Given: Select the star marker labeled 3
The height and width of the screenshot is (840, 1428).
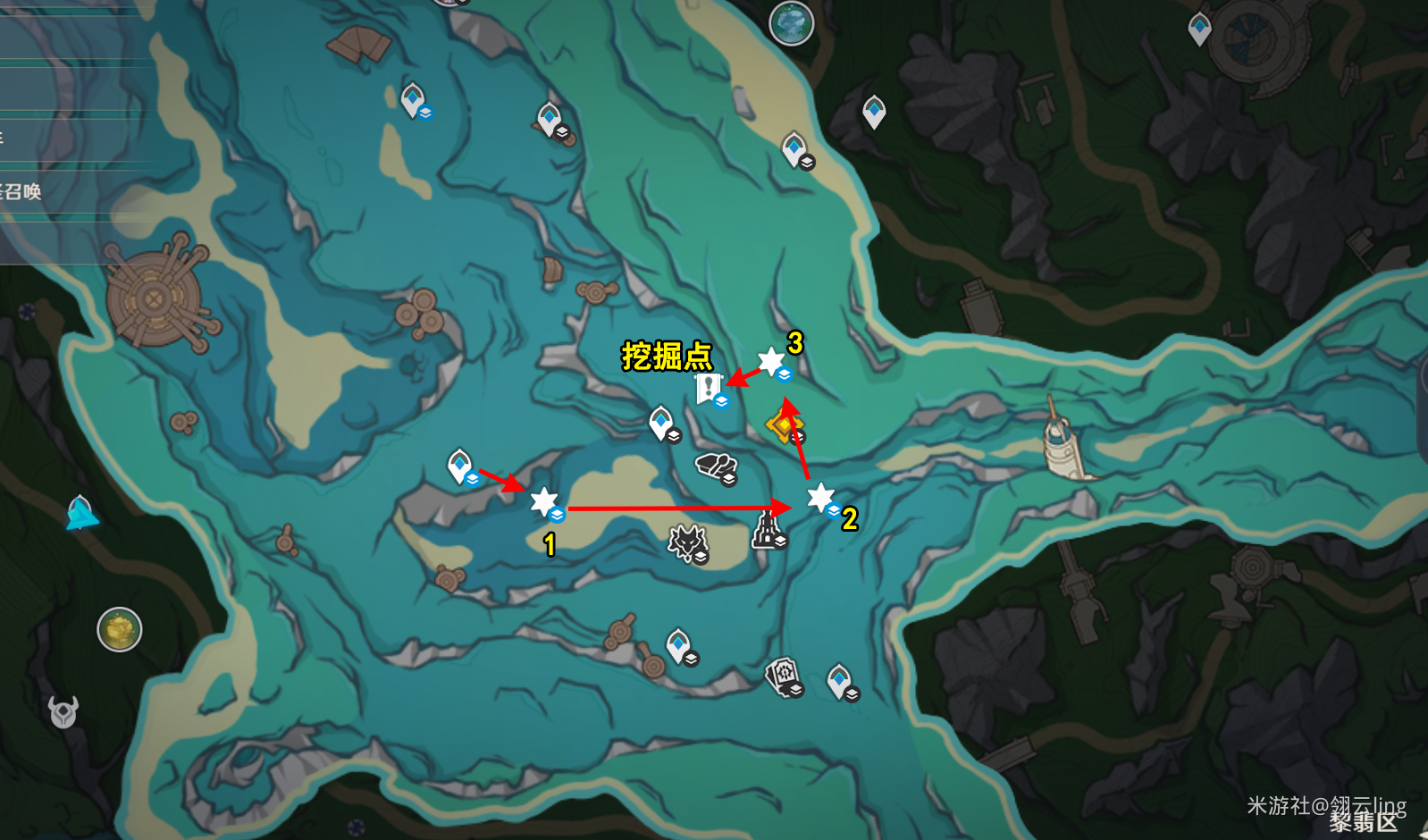Looking at the screenshot, I should 770,362.
